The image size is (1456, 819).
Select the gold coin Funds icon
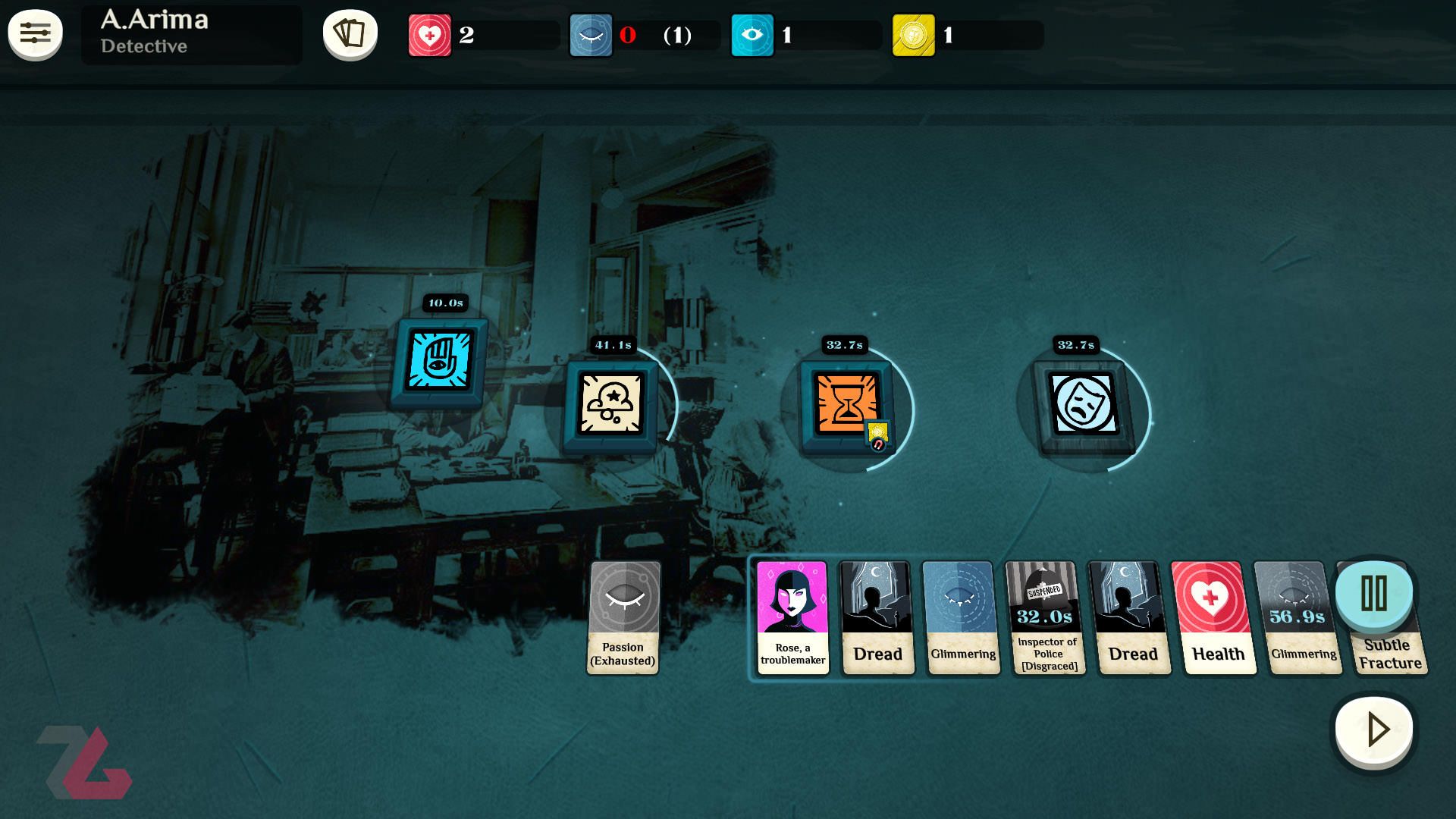(x=913, y=36)
